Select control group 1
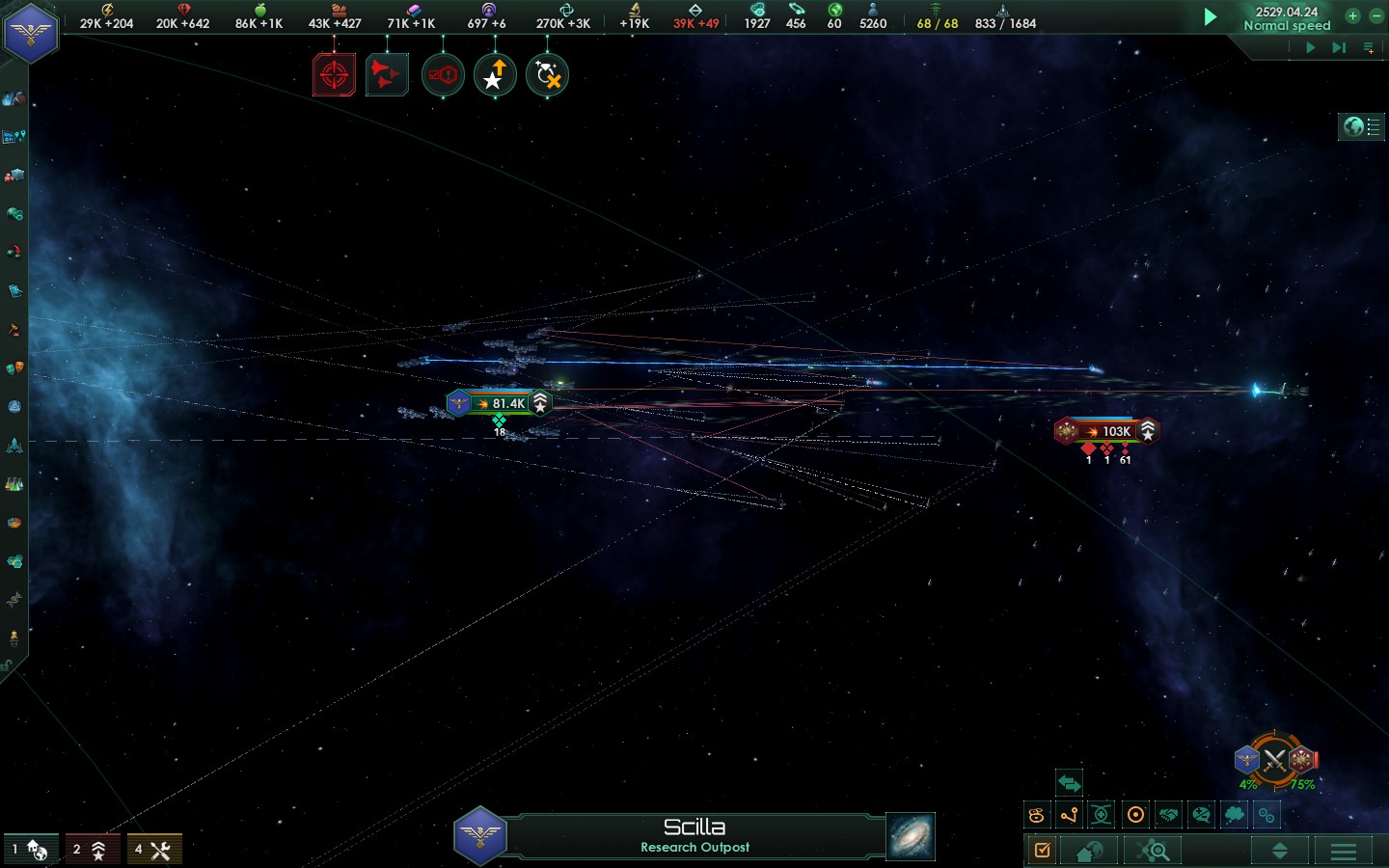Image resolution: width=1389 pixels, height=868 pixels. [30, 850]
